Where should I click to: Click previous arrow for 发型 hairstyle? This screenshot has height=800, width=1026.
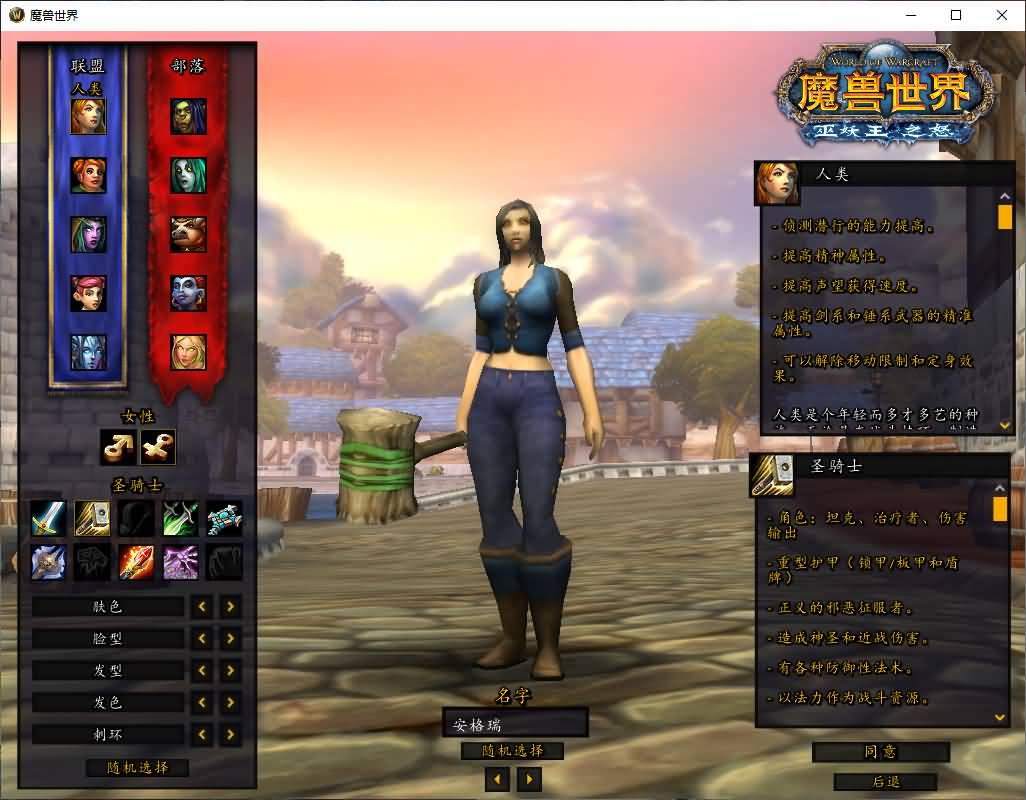(x=202, y=670)
